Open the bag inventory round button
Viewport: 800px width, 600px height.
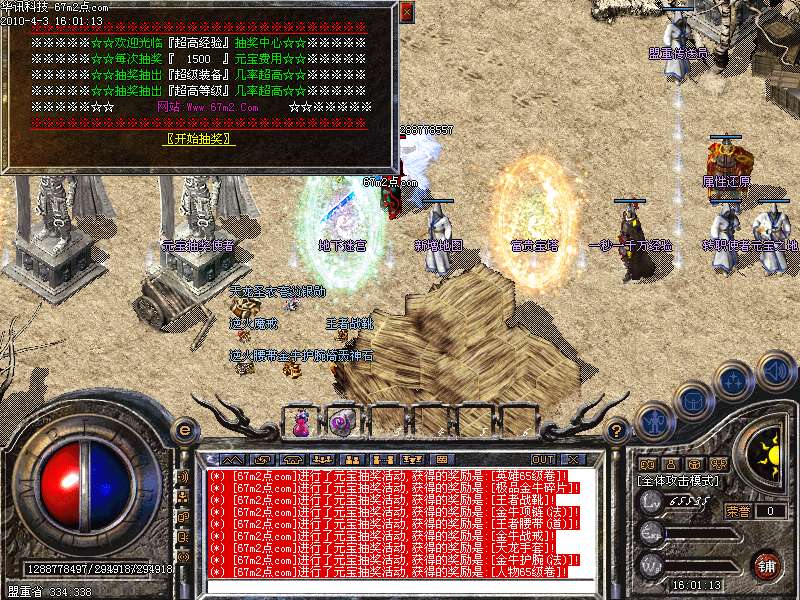click(x=691, y=402)
